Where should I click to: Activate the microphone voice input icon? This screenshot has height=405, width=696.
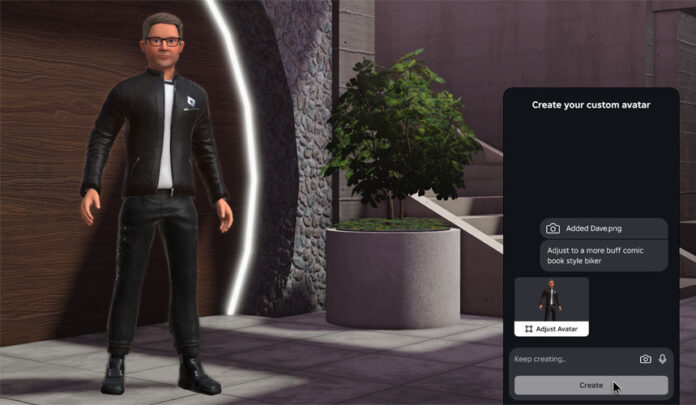click(x=662, y=359)
